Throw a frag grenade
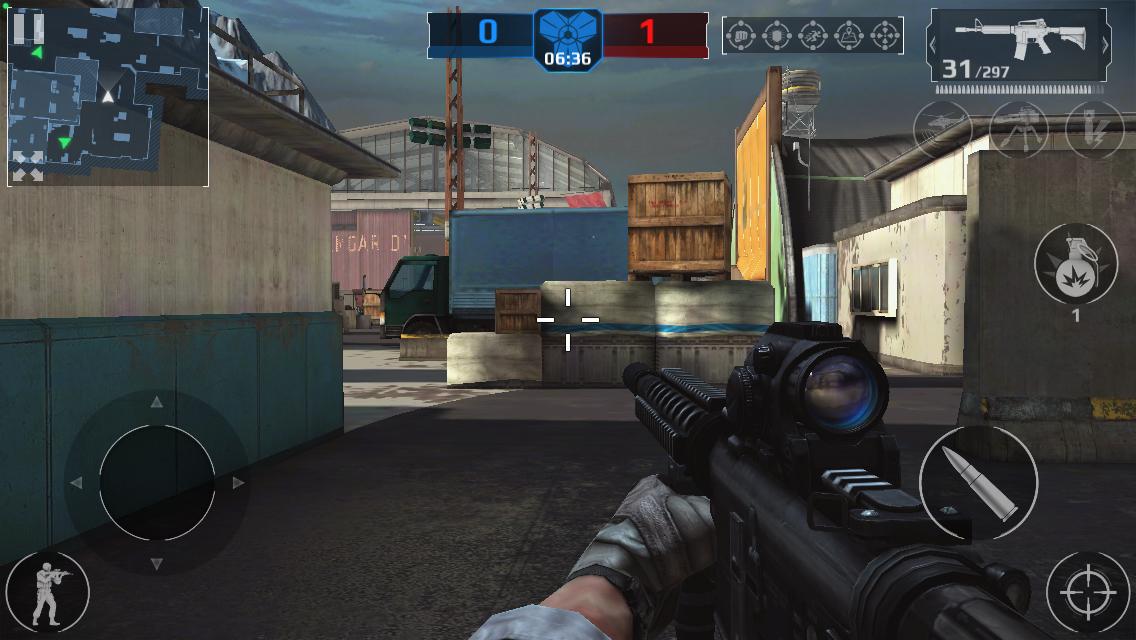The height and width of the screenshot is (640, 1136). 1076,263
